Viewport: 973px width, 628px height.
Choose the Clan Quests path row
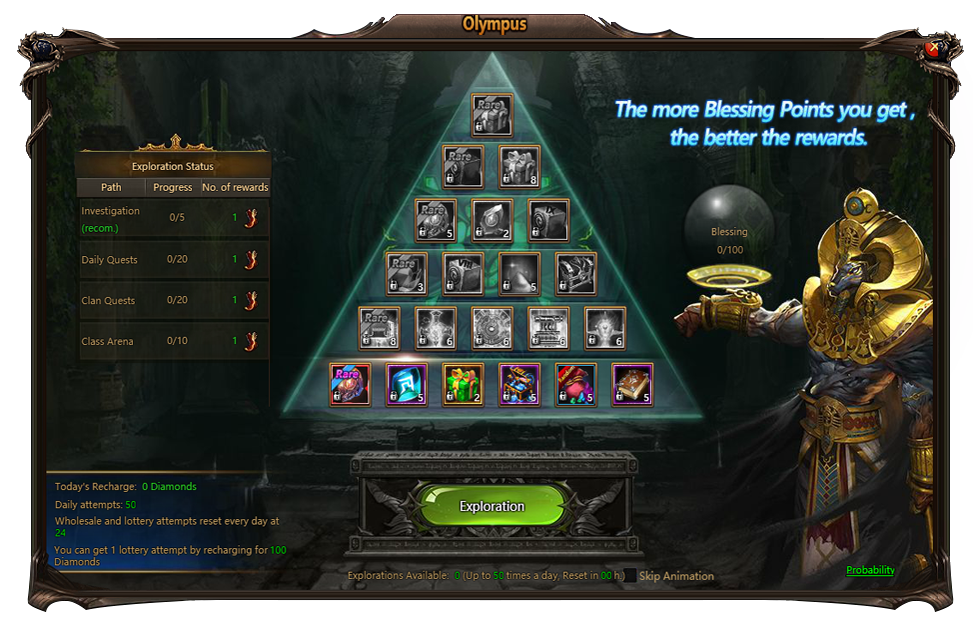173,300
